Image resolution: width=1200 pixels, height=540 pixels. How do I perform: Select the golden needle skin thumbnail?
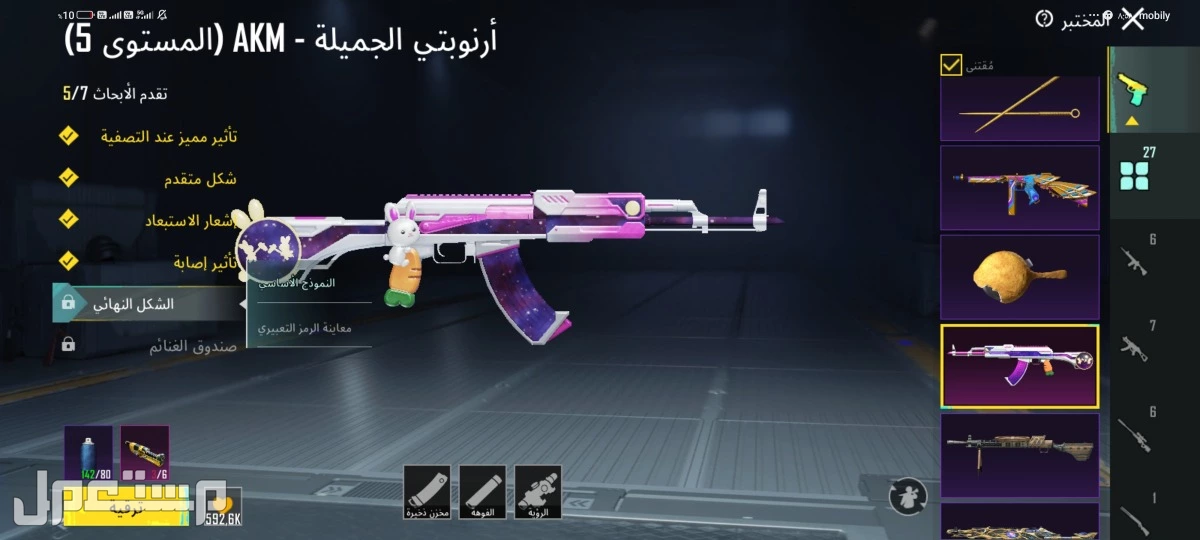(x=1019, y=110)
